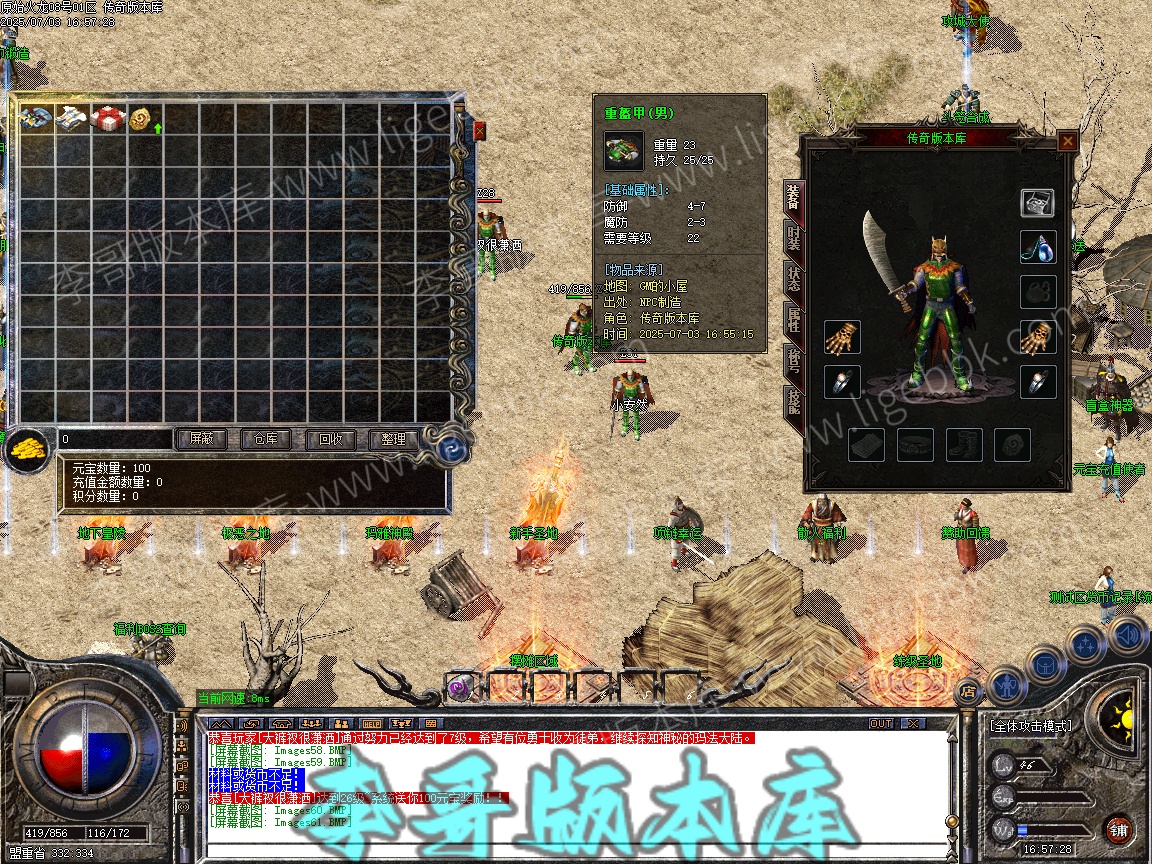
Task: Click the 屏蔽 button in the bag
Action: pyautogui.click(x=200, y=439)
